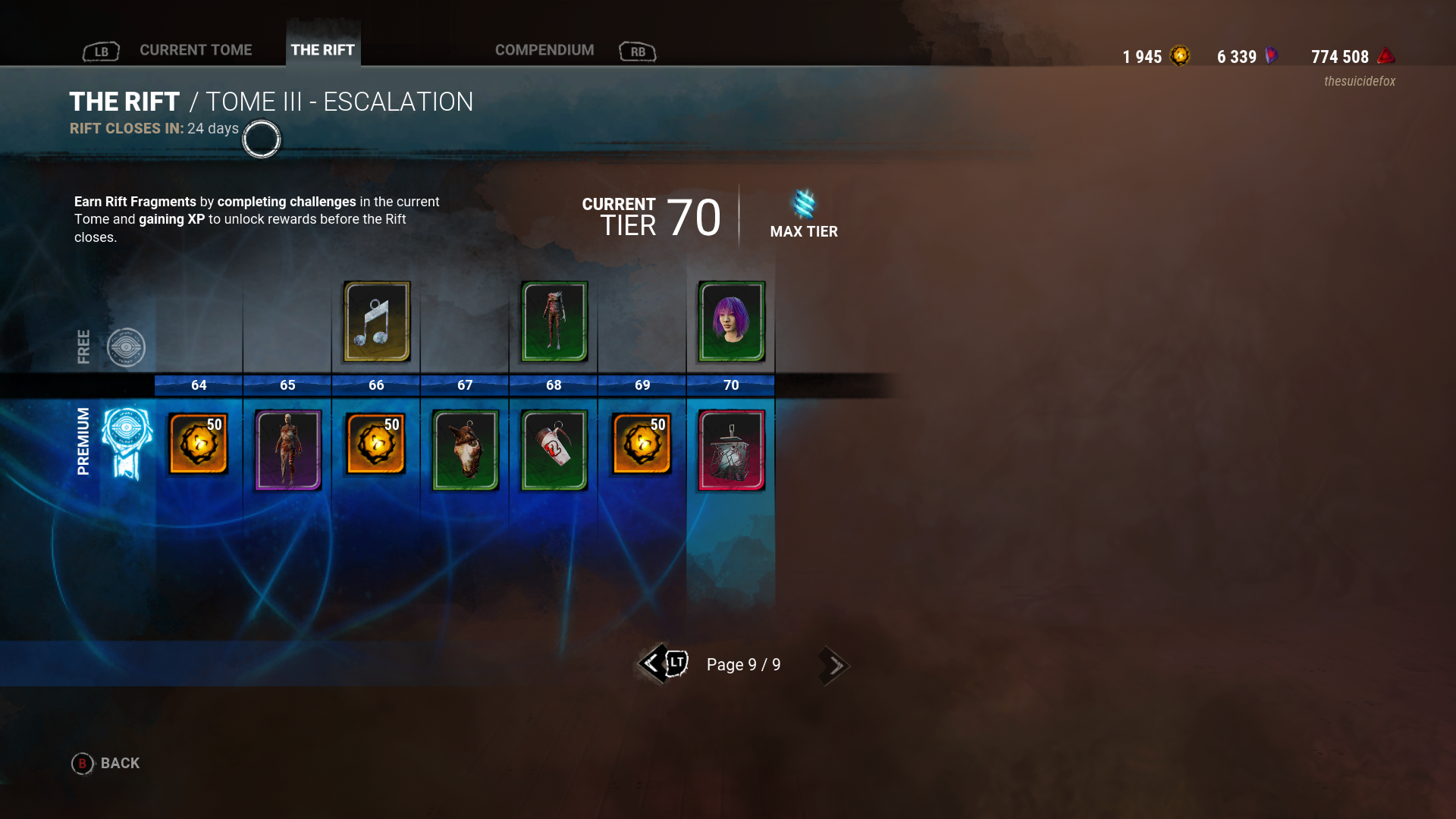Click the tier 70 purple hair reward

coord(730,322)
